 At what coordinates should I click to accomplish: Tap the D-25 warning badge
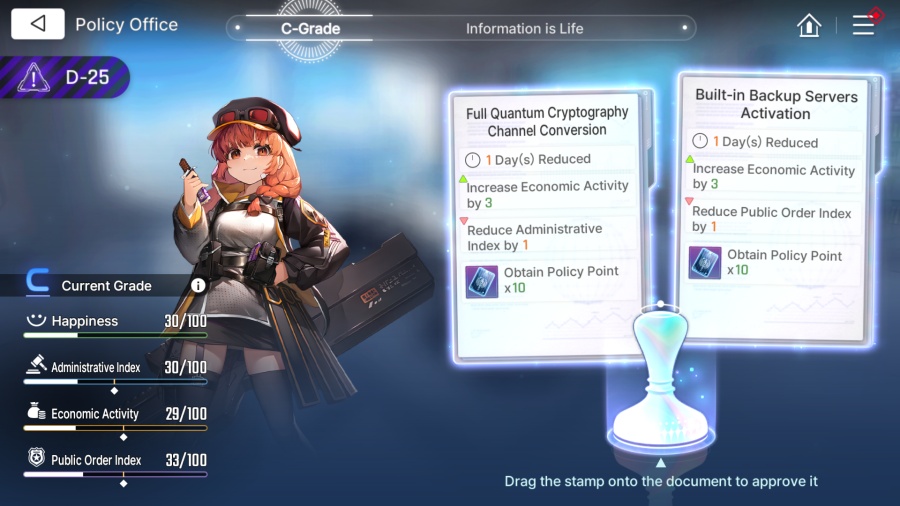tap(66, 77)
